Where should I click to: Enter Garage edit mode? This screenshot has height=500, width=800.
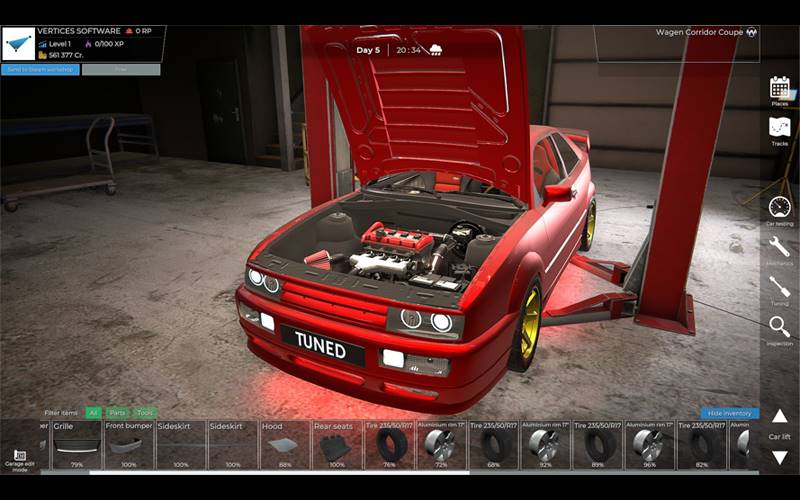point(20,459)
